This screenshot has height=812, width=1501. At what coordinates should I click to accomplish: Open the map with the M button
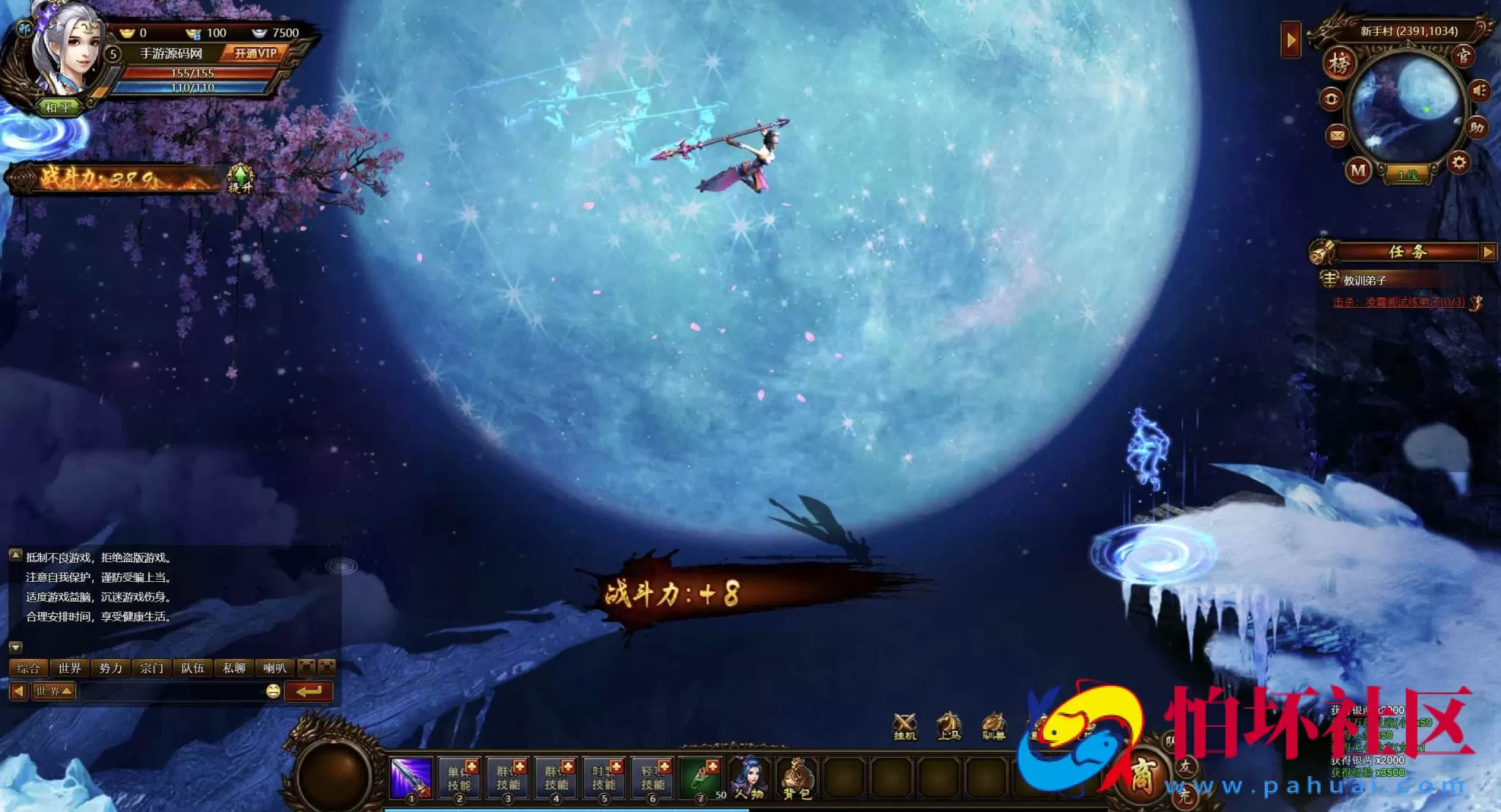click(x=1358, y=171)
